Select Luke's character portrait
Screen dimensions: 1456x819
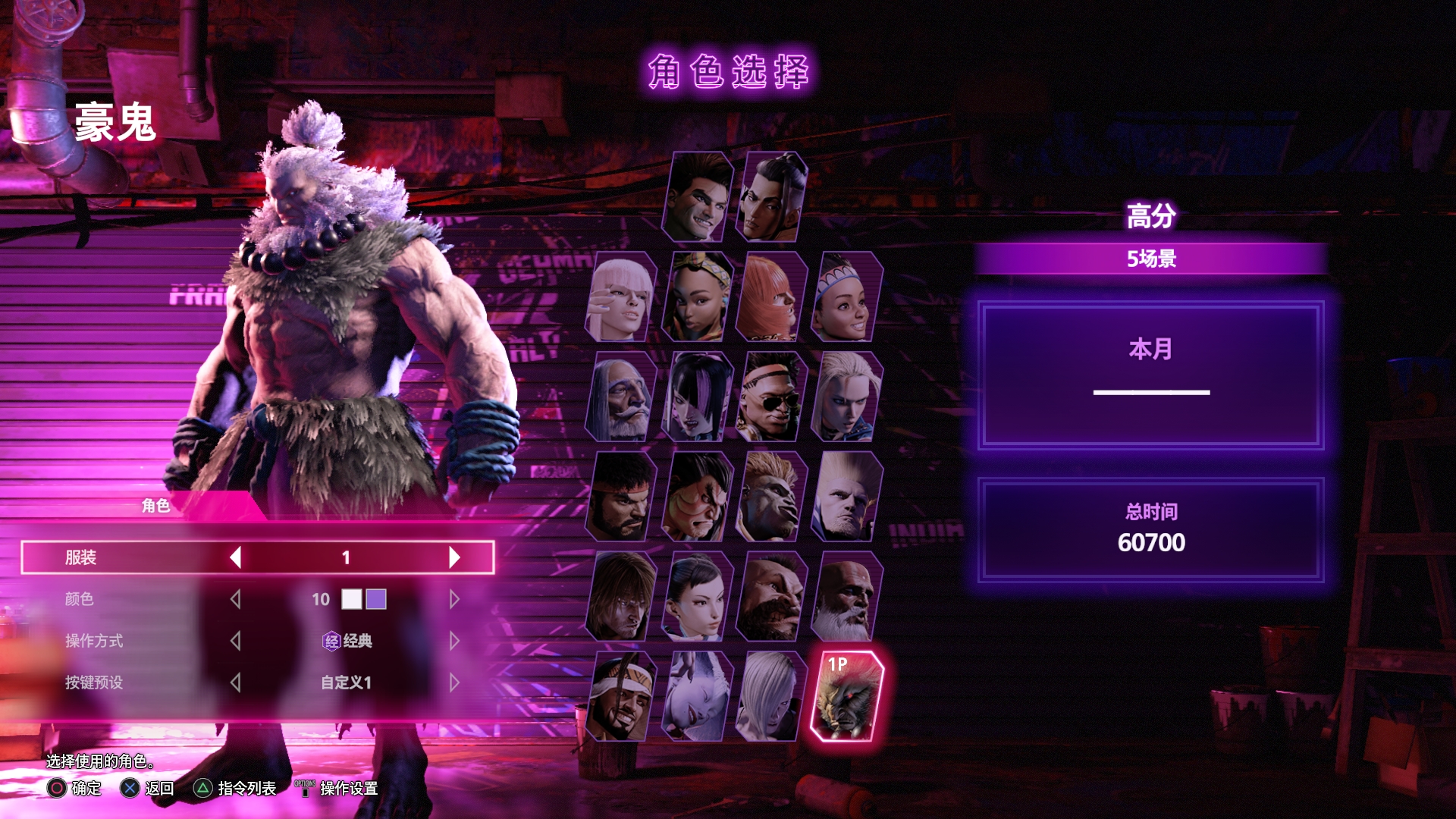pos(698,196)
